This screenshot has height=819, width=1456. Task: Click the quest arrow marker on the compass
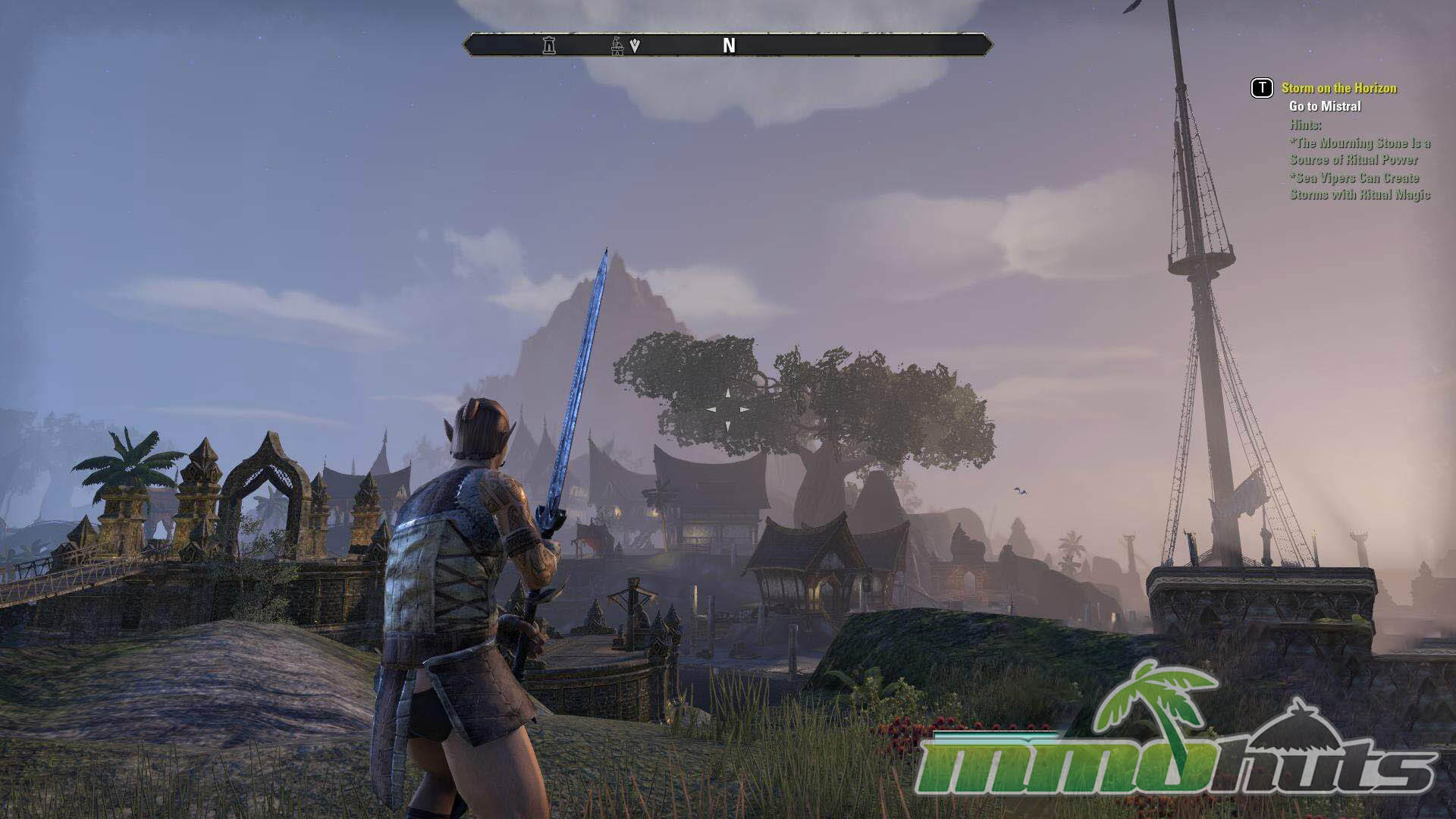click(x=635, y=45)
